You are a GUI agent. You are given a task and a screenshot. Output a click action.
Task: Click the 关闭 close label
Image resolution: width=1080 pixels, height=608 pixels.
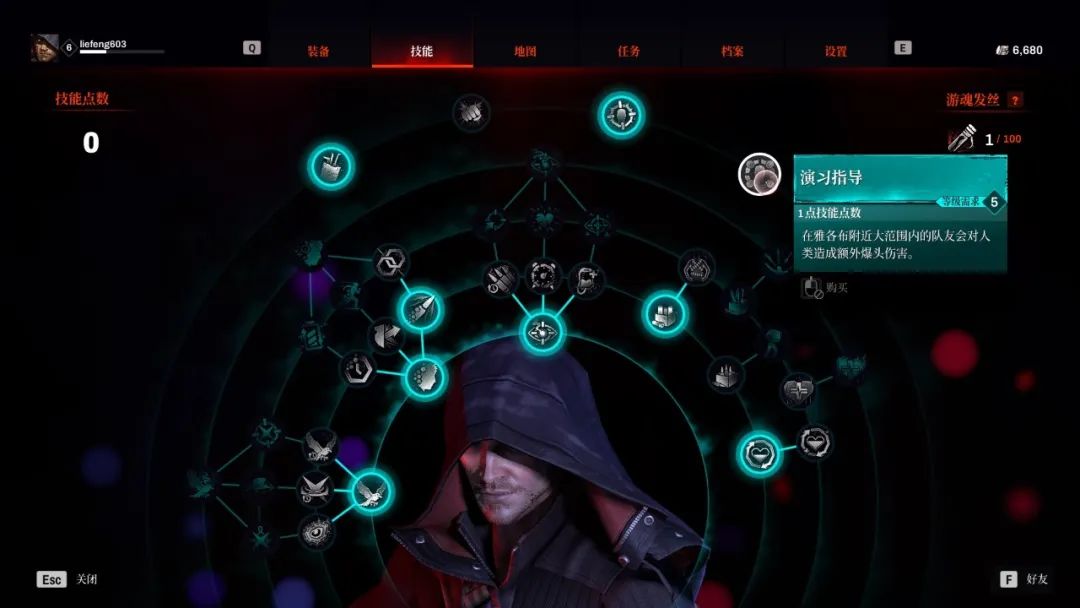[x=87, y=579]
